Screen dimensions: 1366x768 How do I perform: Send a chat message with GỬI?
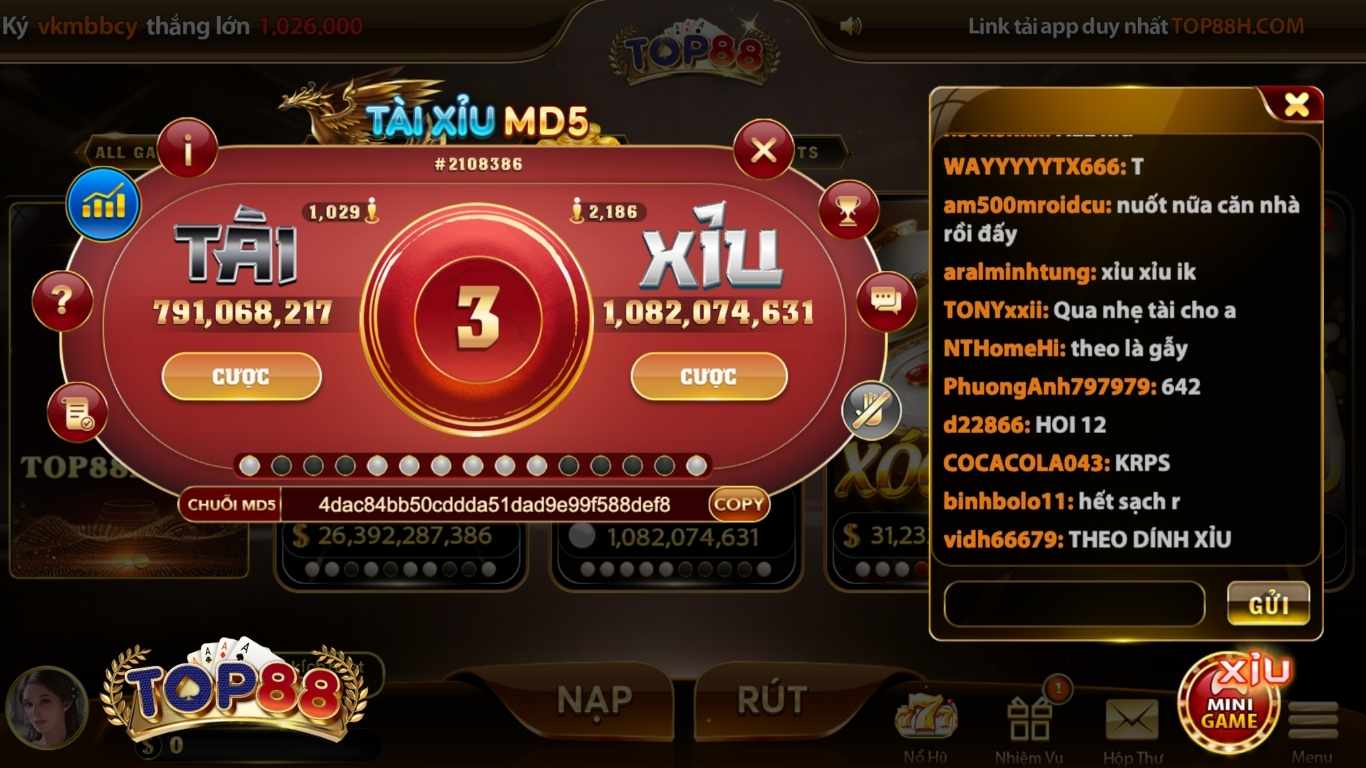coord(1268,604)
